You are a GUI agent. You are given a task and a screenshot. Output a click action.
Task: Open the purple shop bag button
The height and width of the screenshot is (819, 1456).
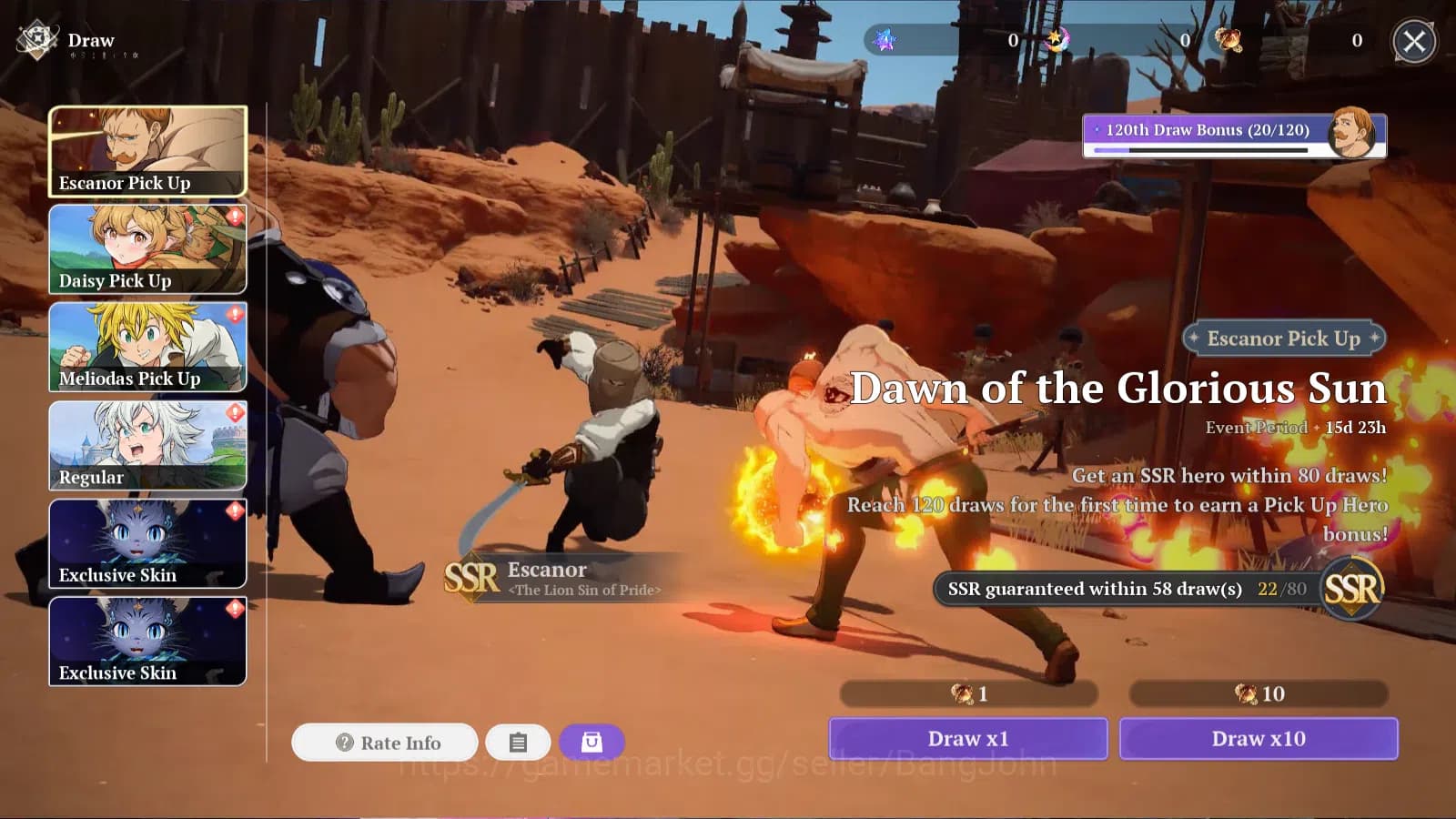[591, 743]
